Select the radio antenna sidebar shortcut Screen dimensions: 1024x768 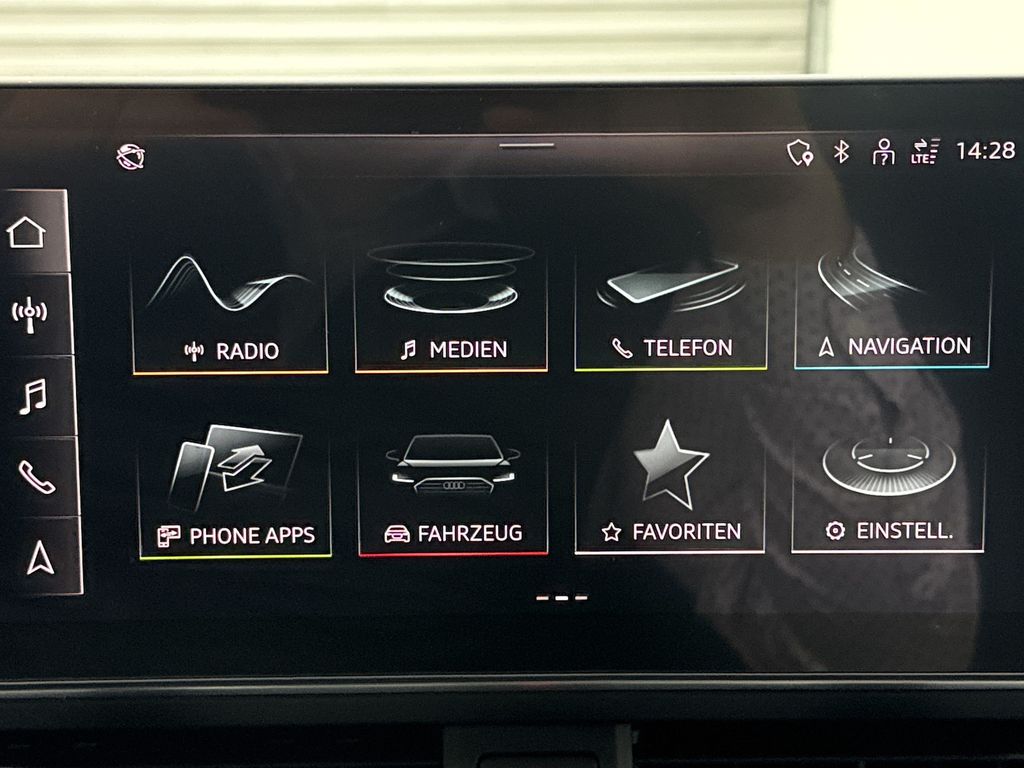point(29,314)
